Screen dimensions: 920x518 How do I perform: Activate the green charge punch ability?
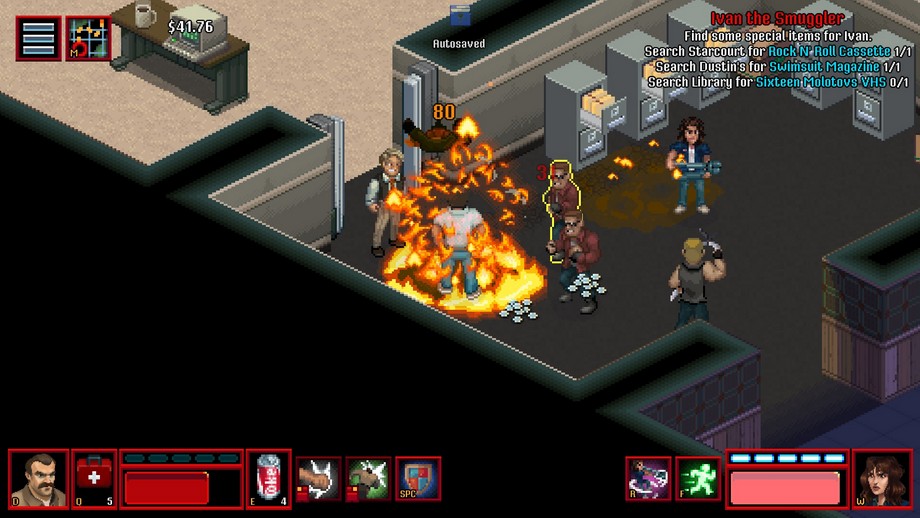click(368, 478)
